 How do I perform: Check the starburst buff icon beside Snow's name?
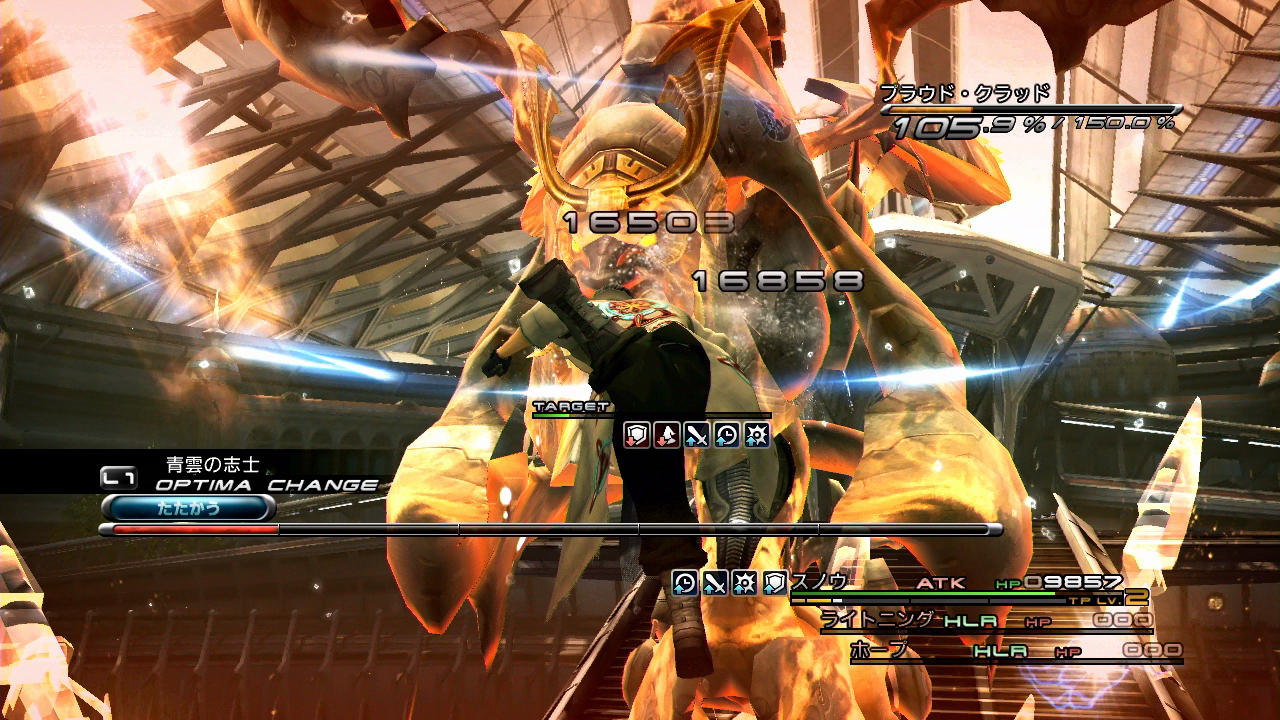[745, 583]
